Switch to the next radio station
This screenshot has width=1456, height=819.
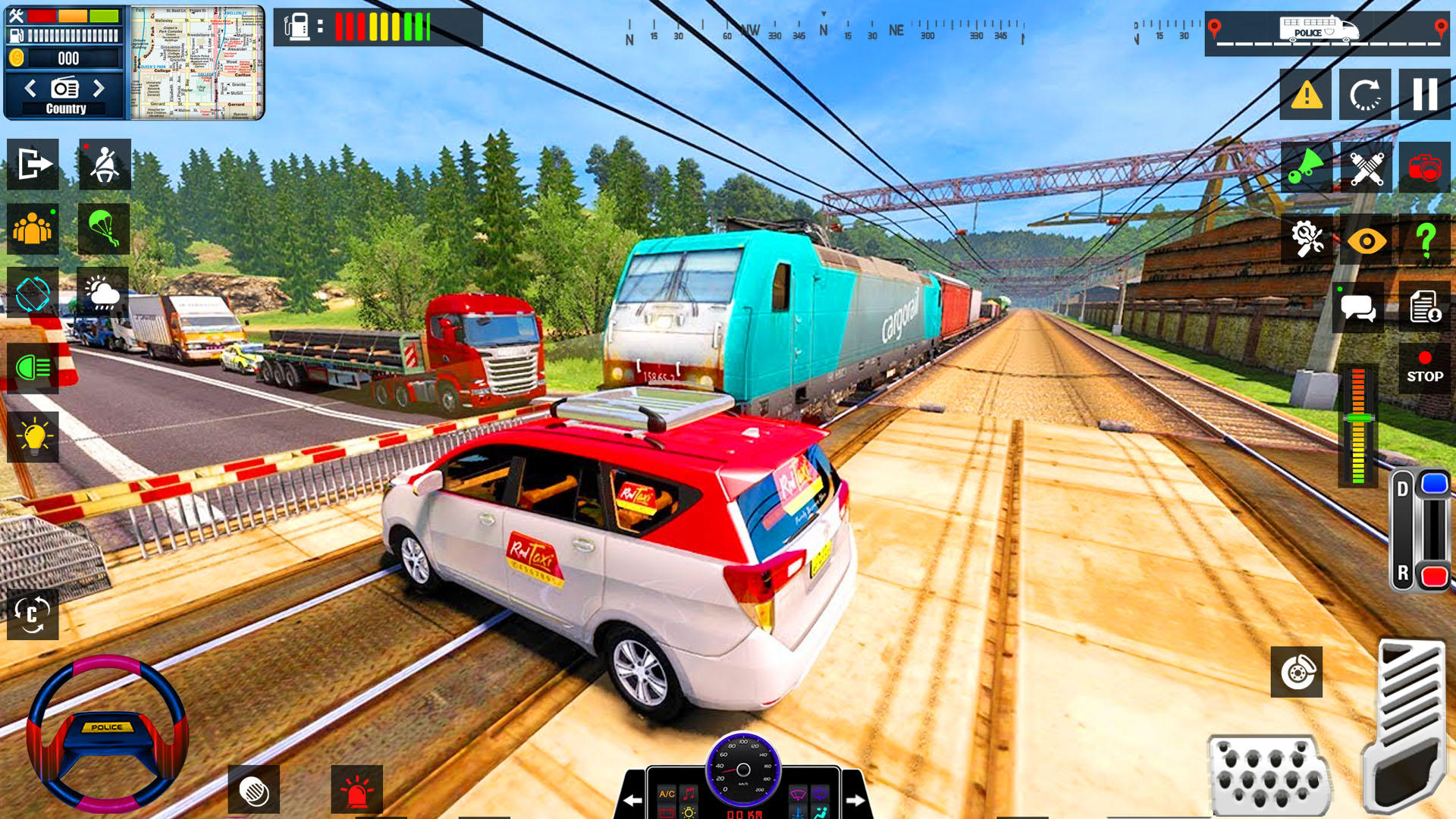pyautogui.click(x=99, y=89)
